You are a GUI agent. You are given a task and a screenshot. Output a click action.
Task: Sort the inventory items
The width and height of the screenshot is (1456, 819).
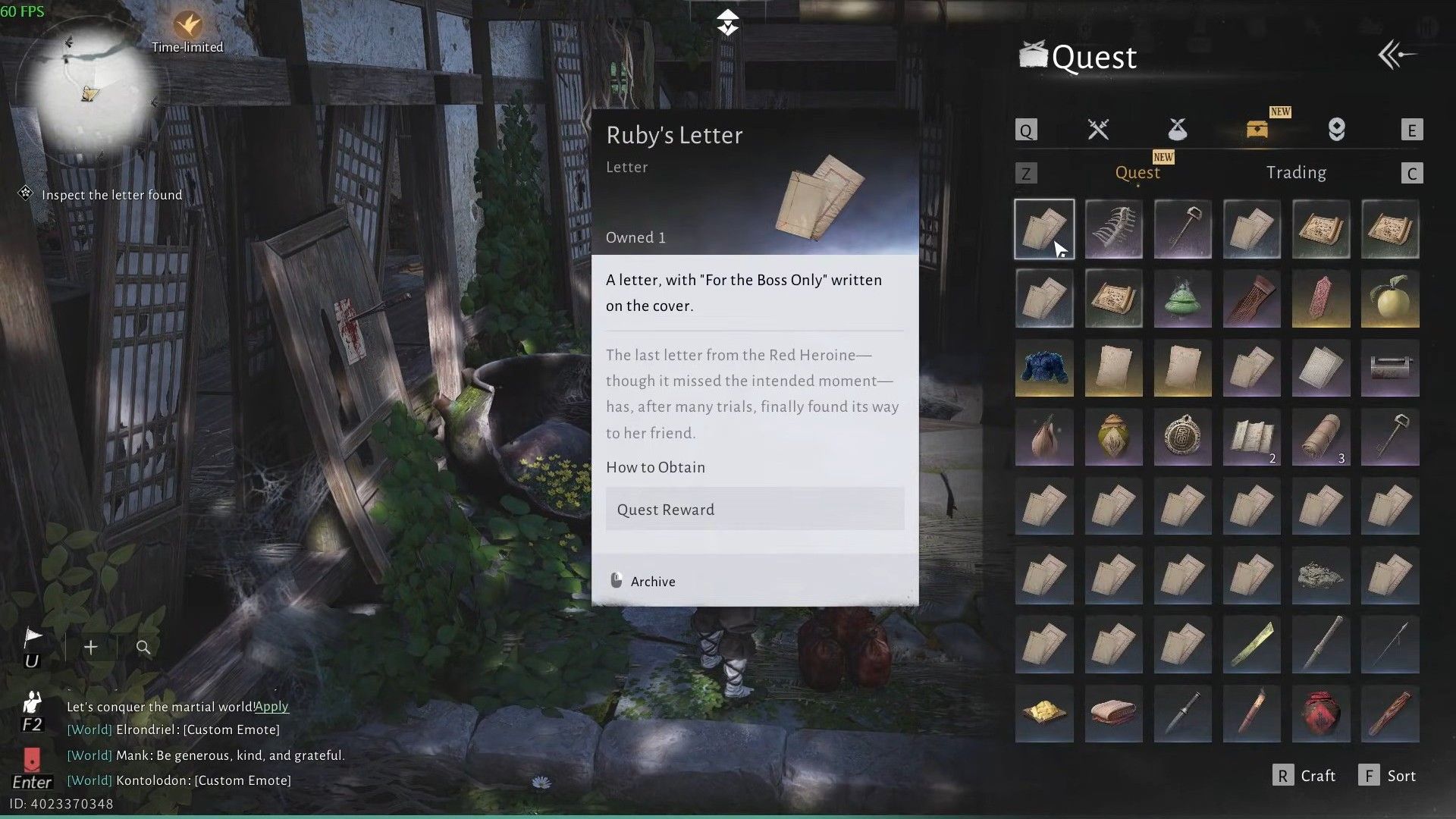(1389, 776)
